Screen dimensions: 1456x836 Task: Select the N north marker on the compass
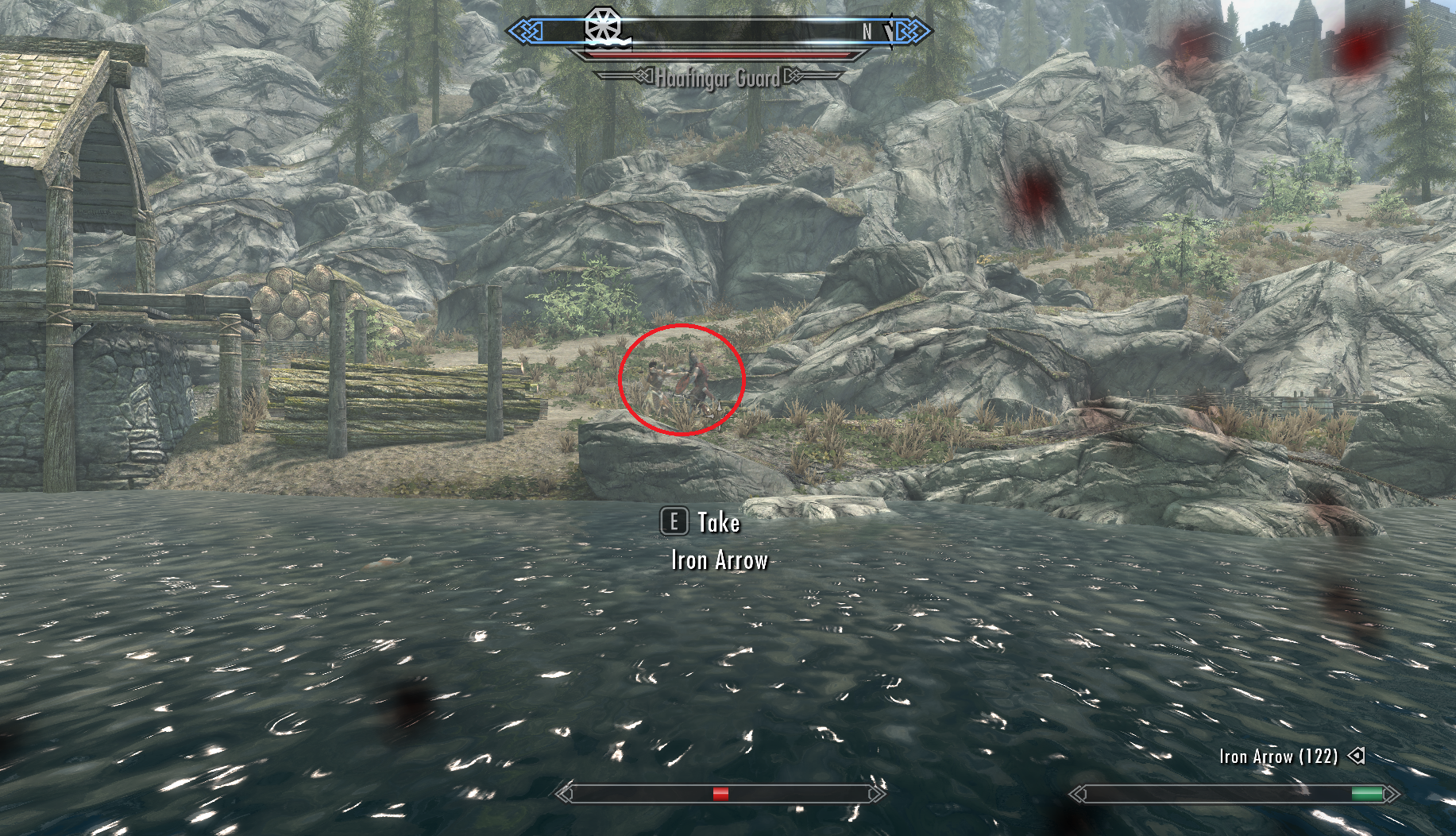coord(866,30)
